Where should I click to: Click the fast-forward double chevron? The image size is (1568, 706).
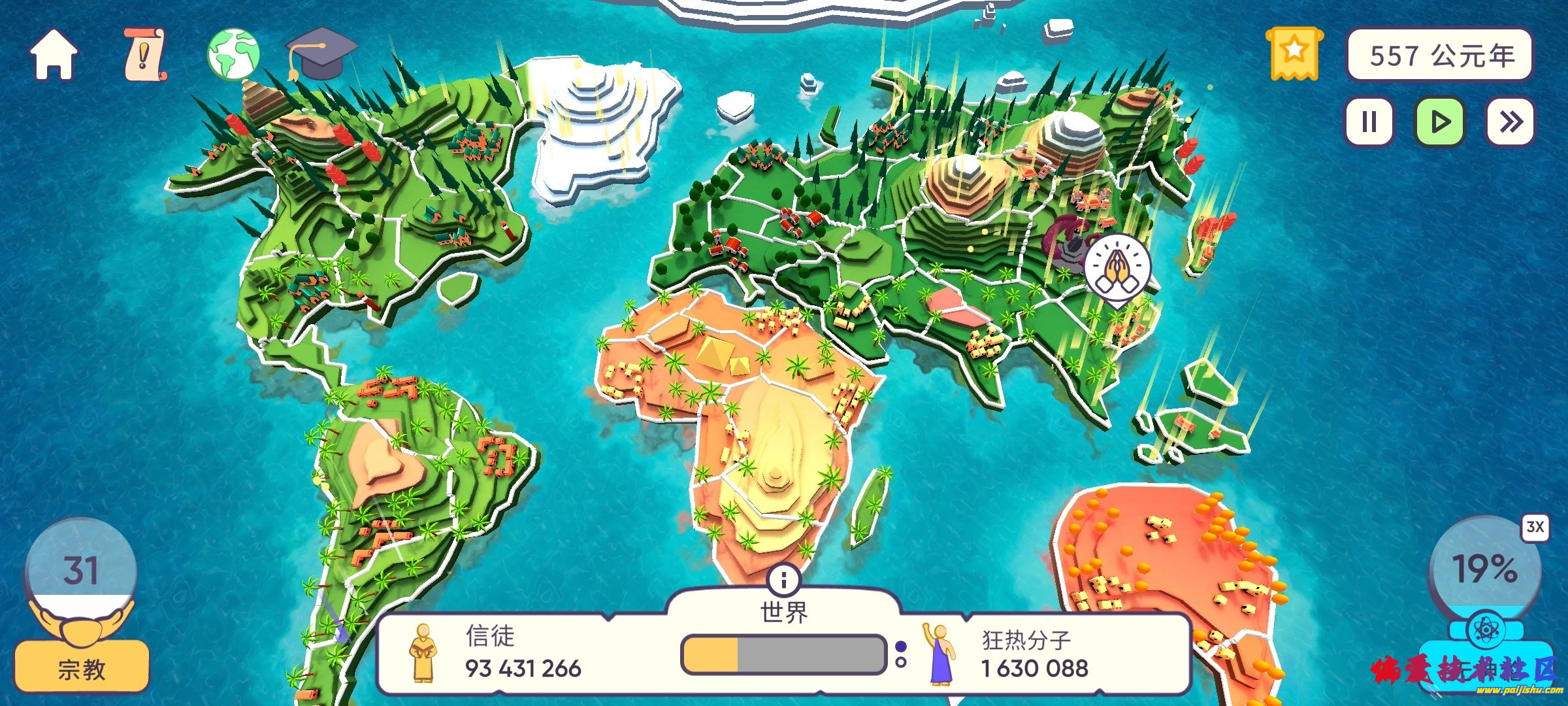1512,120
